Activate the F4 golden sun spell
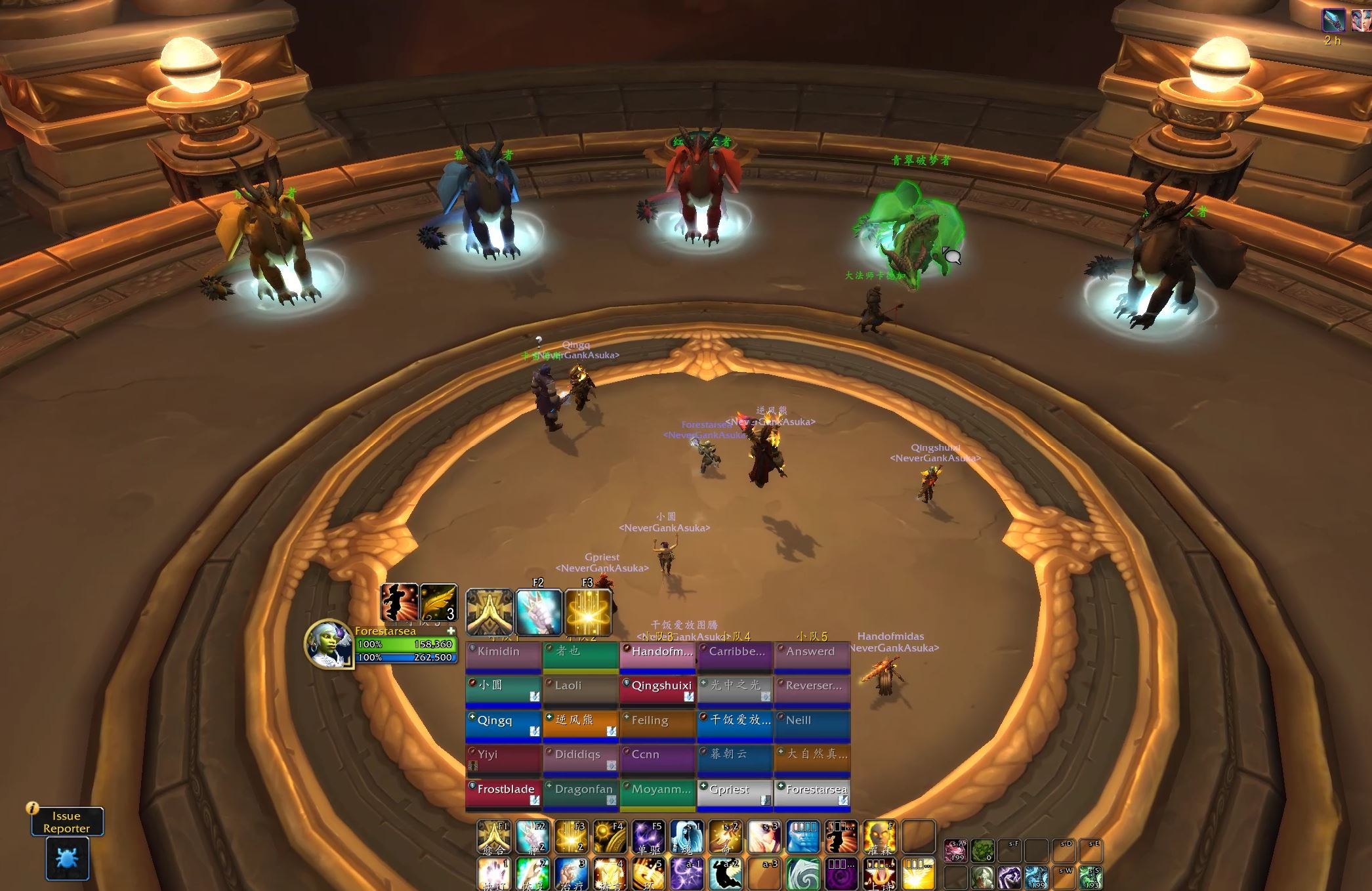The width and height of the screenshot is (1372, 891). pyautogui.click(x=609, y=837)
